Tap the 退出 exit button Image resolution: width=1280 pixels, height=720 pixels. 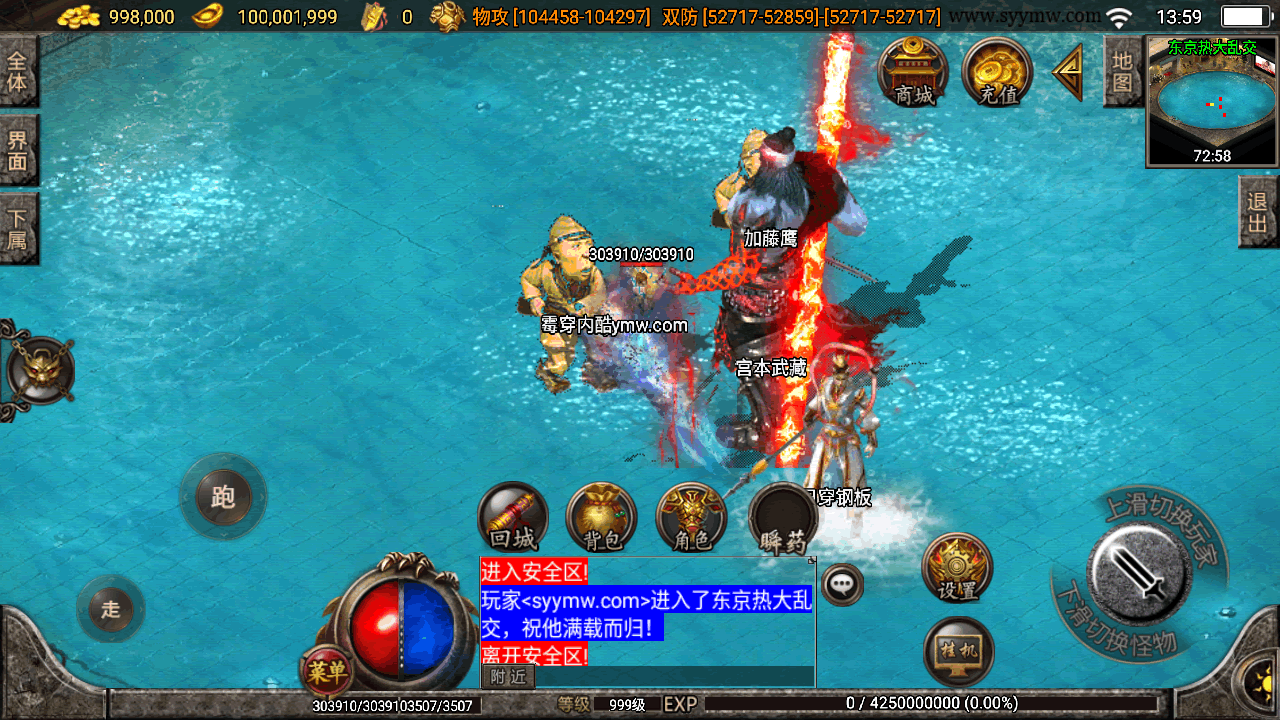tap(1258, 211)
